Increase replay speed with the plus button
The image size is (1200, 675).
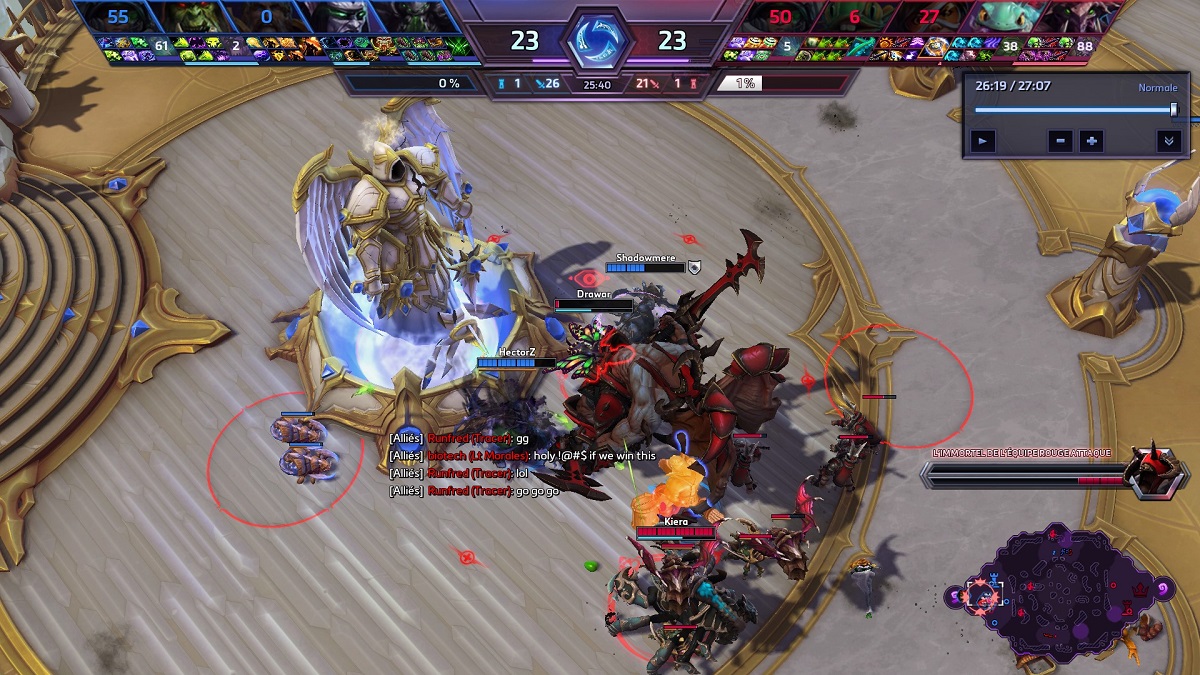(x=1091, y=141)
